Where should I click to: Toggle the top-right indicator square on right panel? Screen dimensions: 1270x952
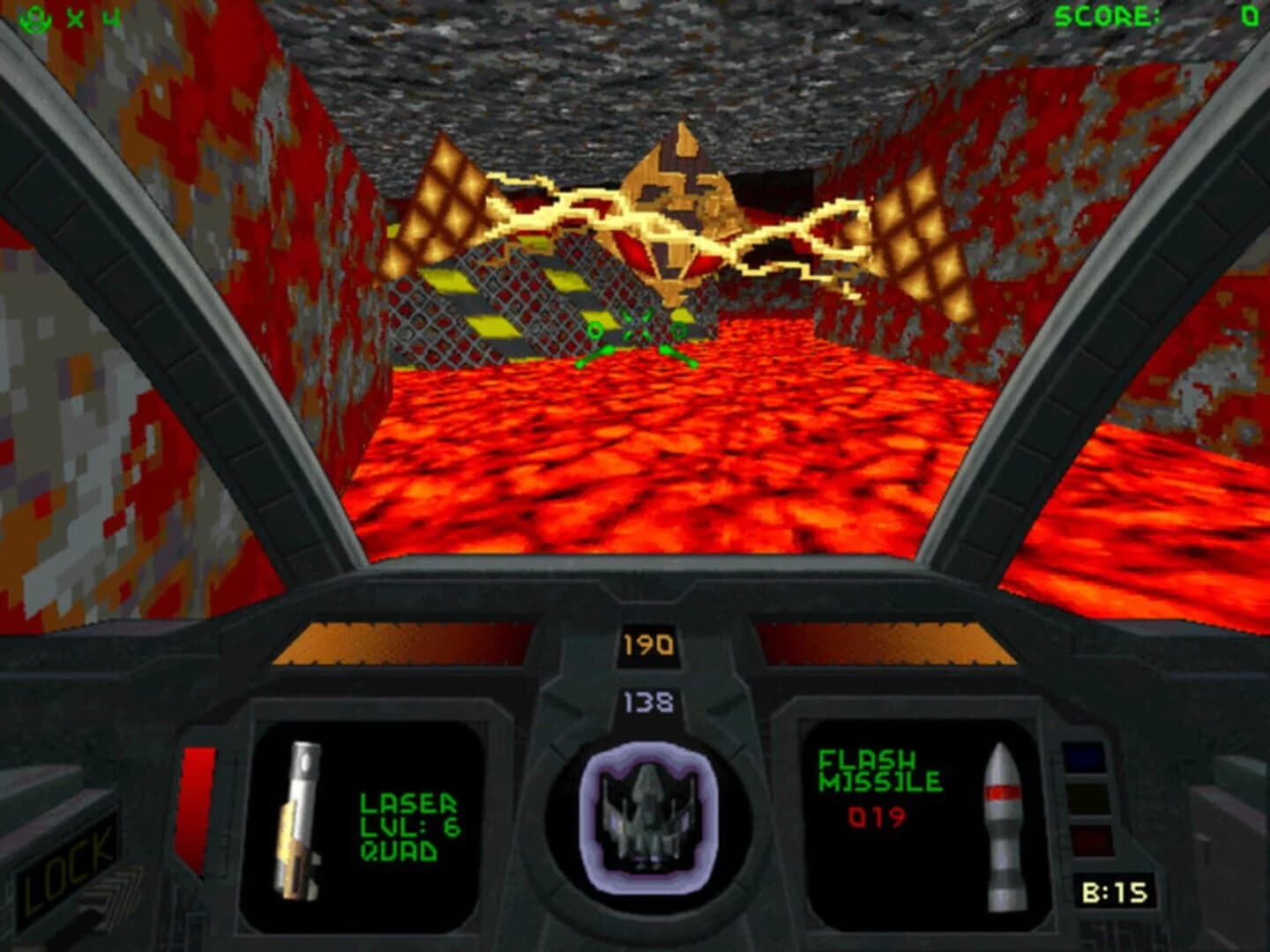coord(1087,755)
